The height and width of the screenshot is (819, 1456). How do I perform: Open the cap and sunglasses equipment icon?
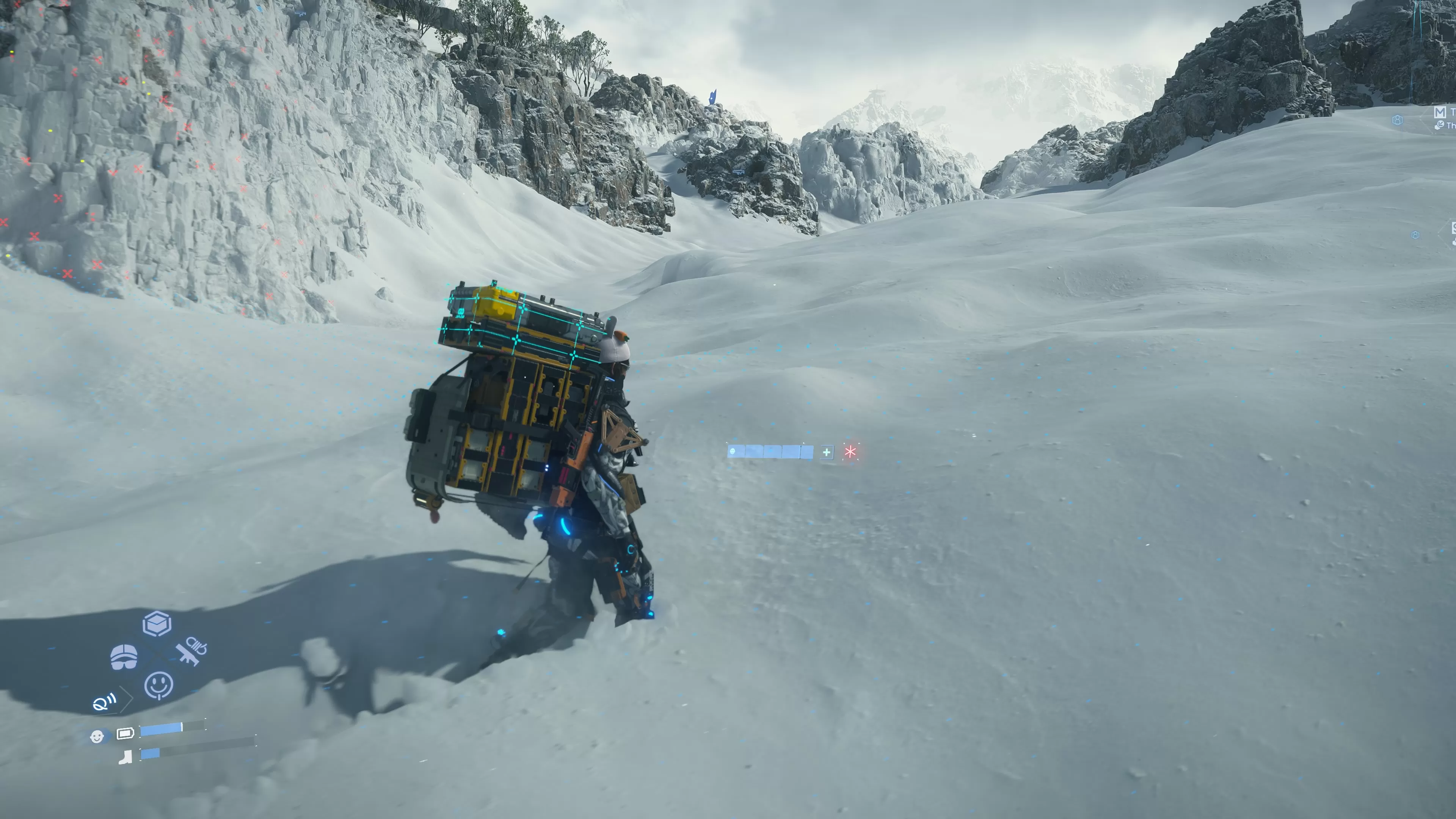(124, 657)
